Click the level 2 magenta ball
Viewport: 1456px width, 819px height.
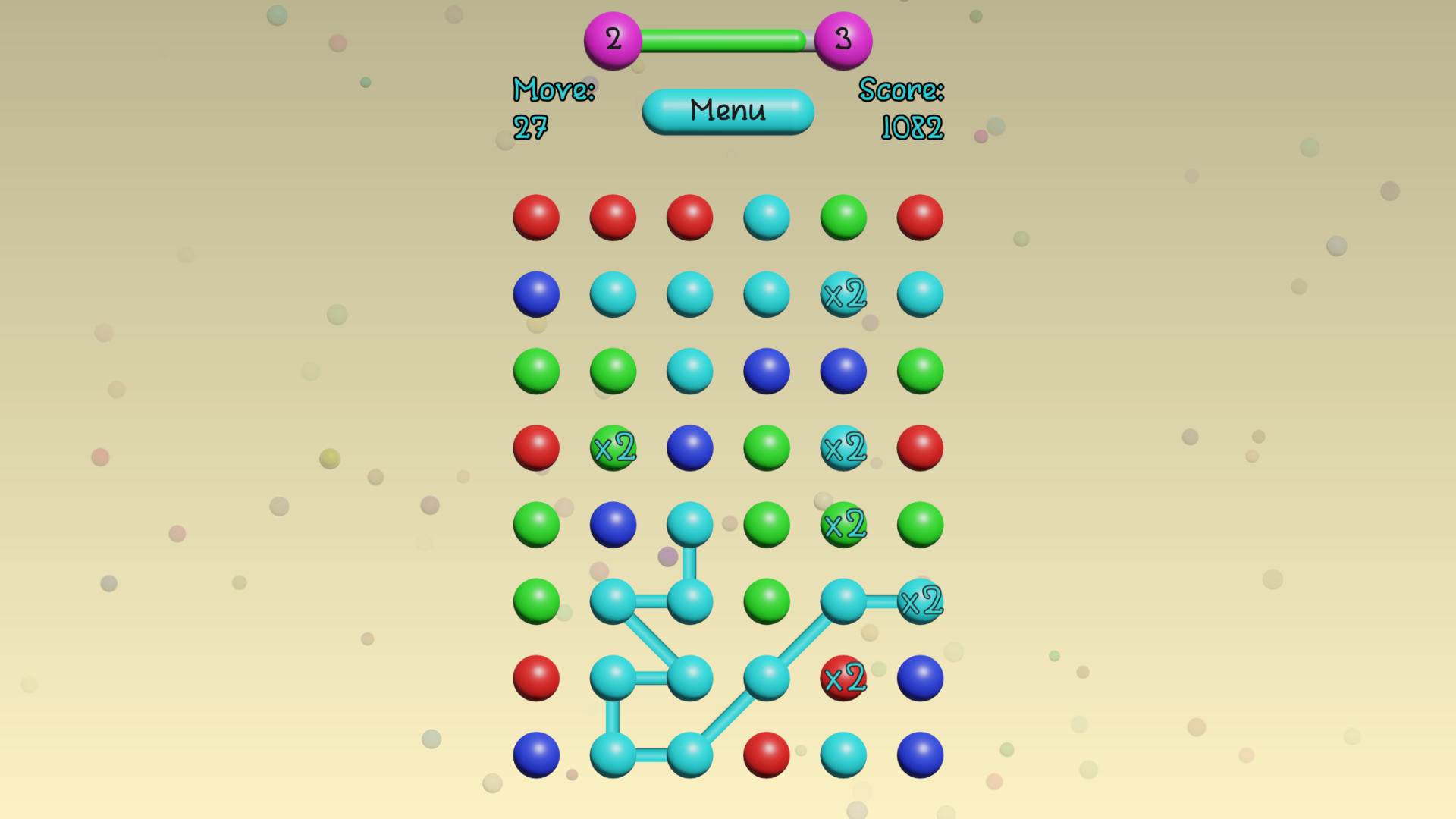611,41
